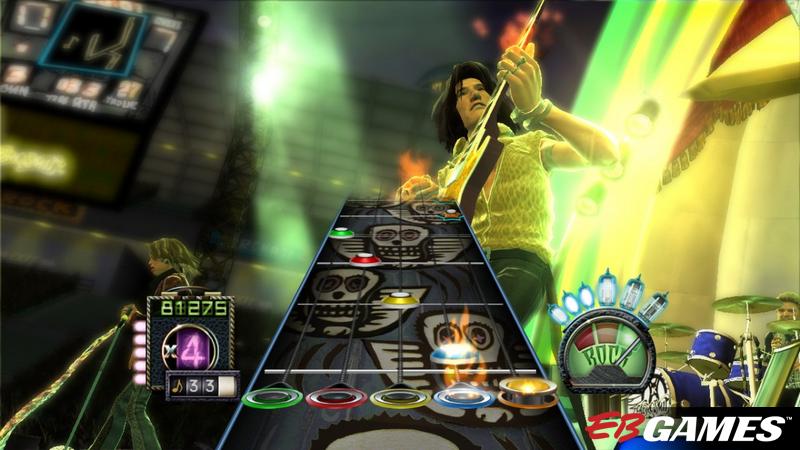Hit the green fret button
Image resolution: width=800 pixels, height=450 pixels.
click(x=273, y=398)
